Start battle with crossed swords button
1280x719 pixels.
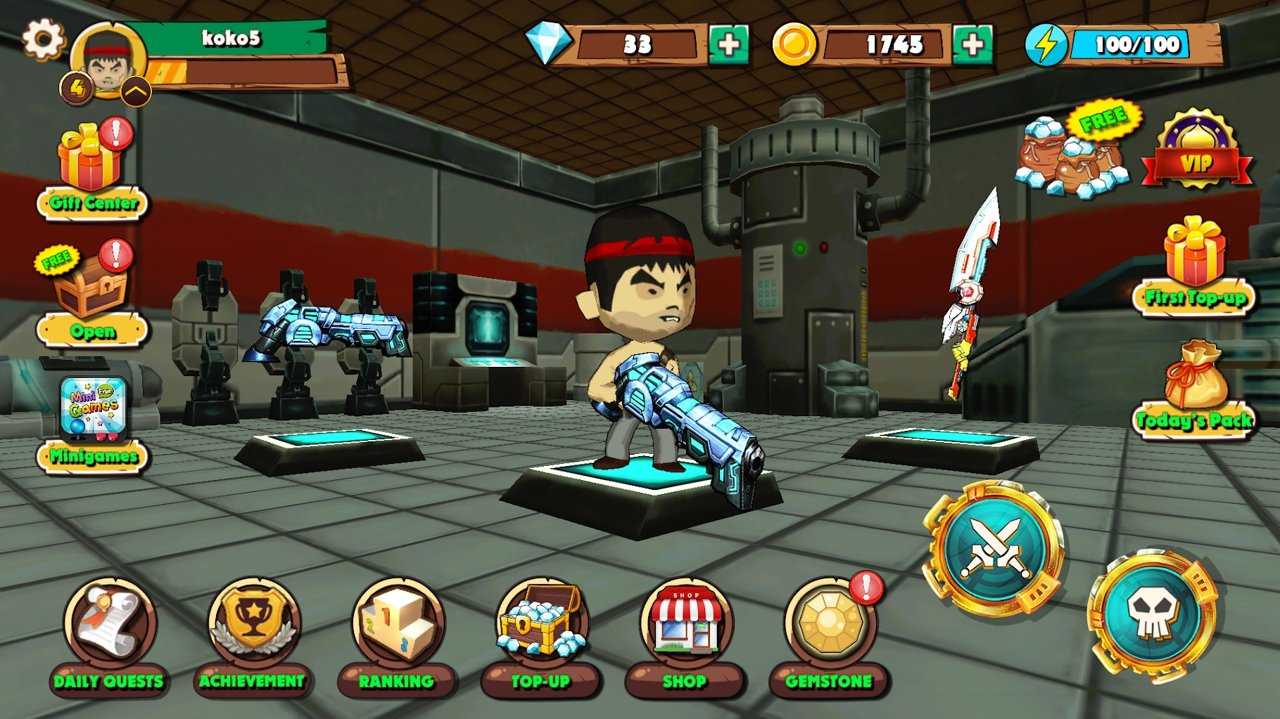coord(993,548)
